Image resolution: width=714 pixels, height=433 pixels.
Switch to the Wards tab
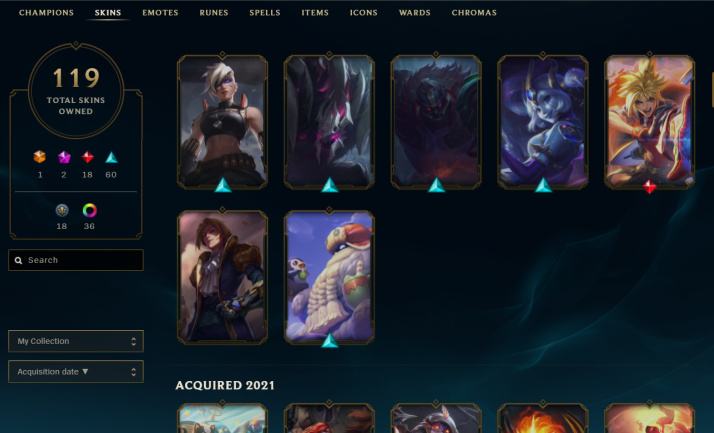click(x=414, y=13)
